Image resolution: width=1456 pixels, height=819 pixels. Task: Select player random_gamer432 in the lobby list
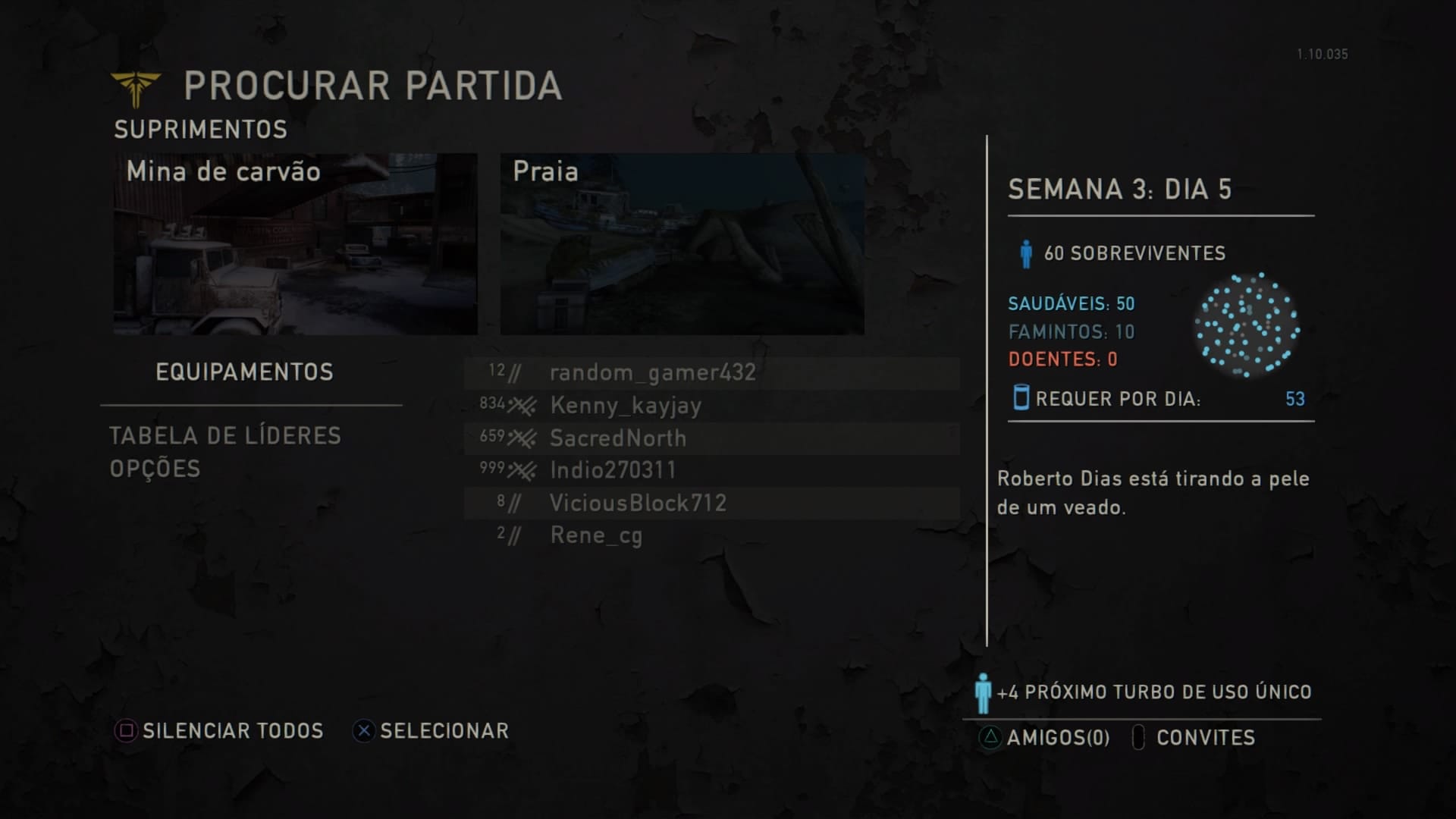coord(652,372)
